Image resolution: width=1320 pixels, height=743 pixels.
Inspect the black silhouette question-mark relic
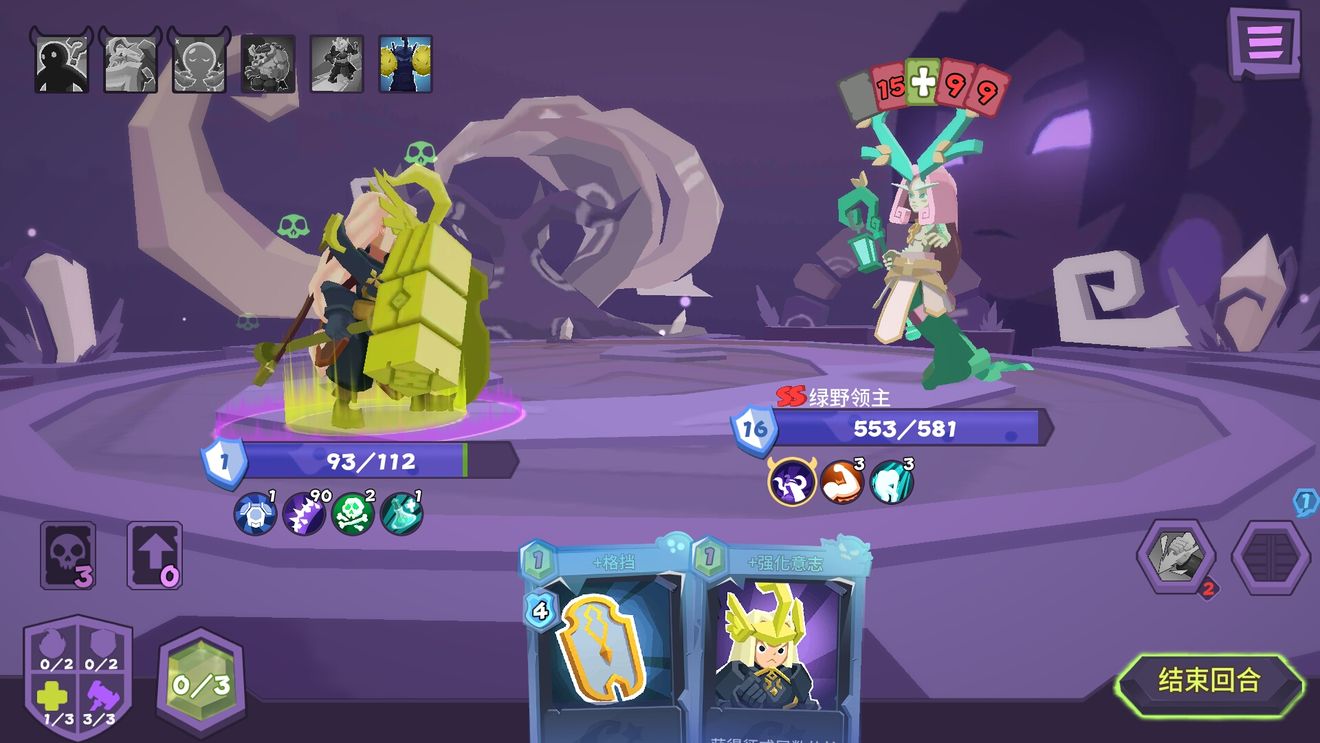62,64
